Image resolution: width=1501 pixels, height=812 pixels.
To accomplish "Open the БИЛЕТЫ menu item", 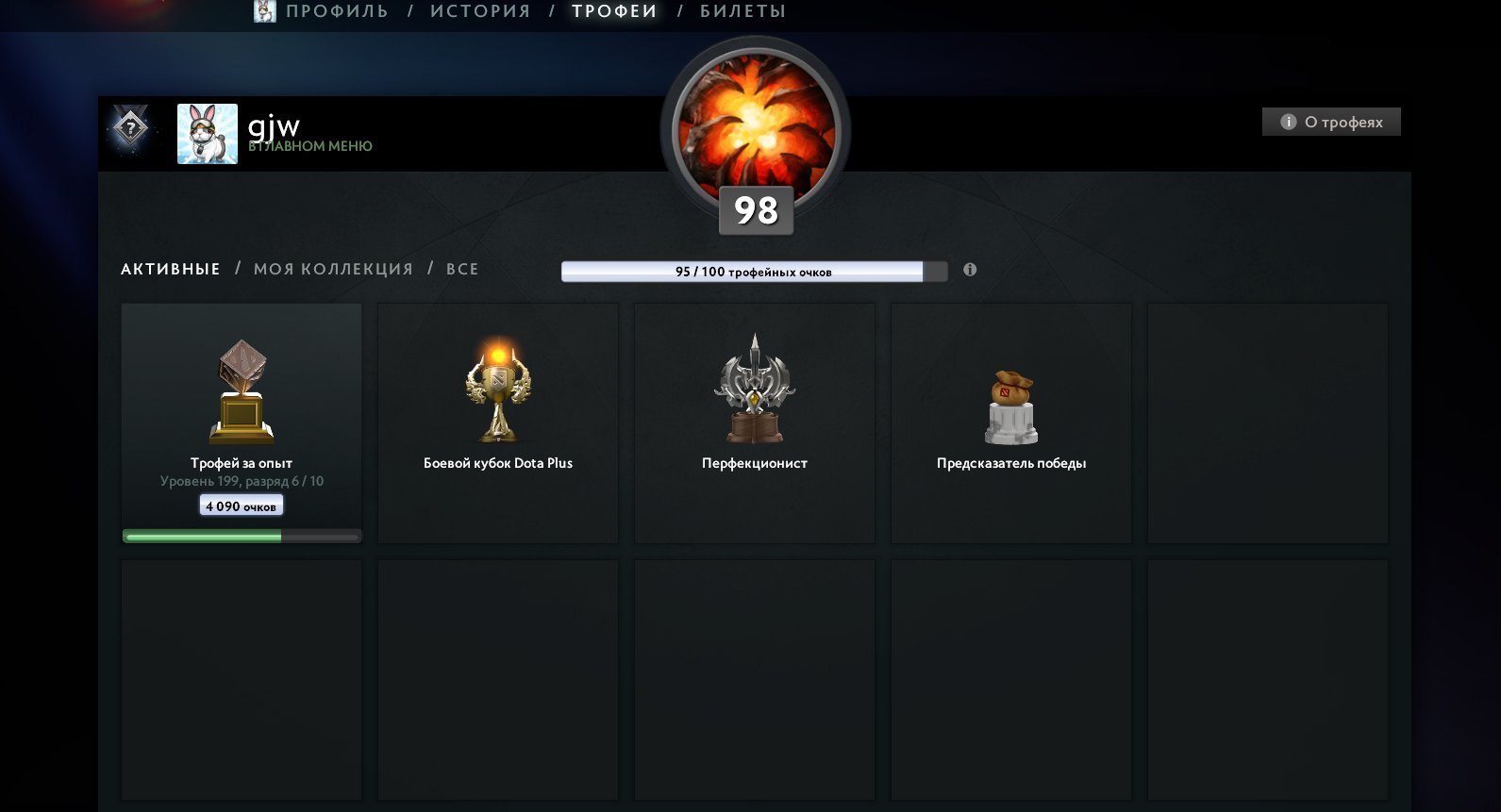I will click(x=741, y=11).
